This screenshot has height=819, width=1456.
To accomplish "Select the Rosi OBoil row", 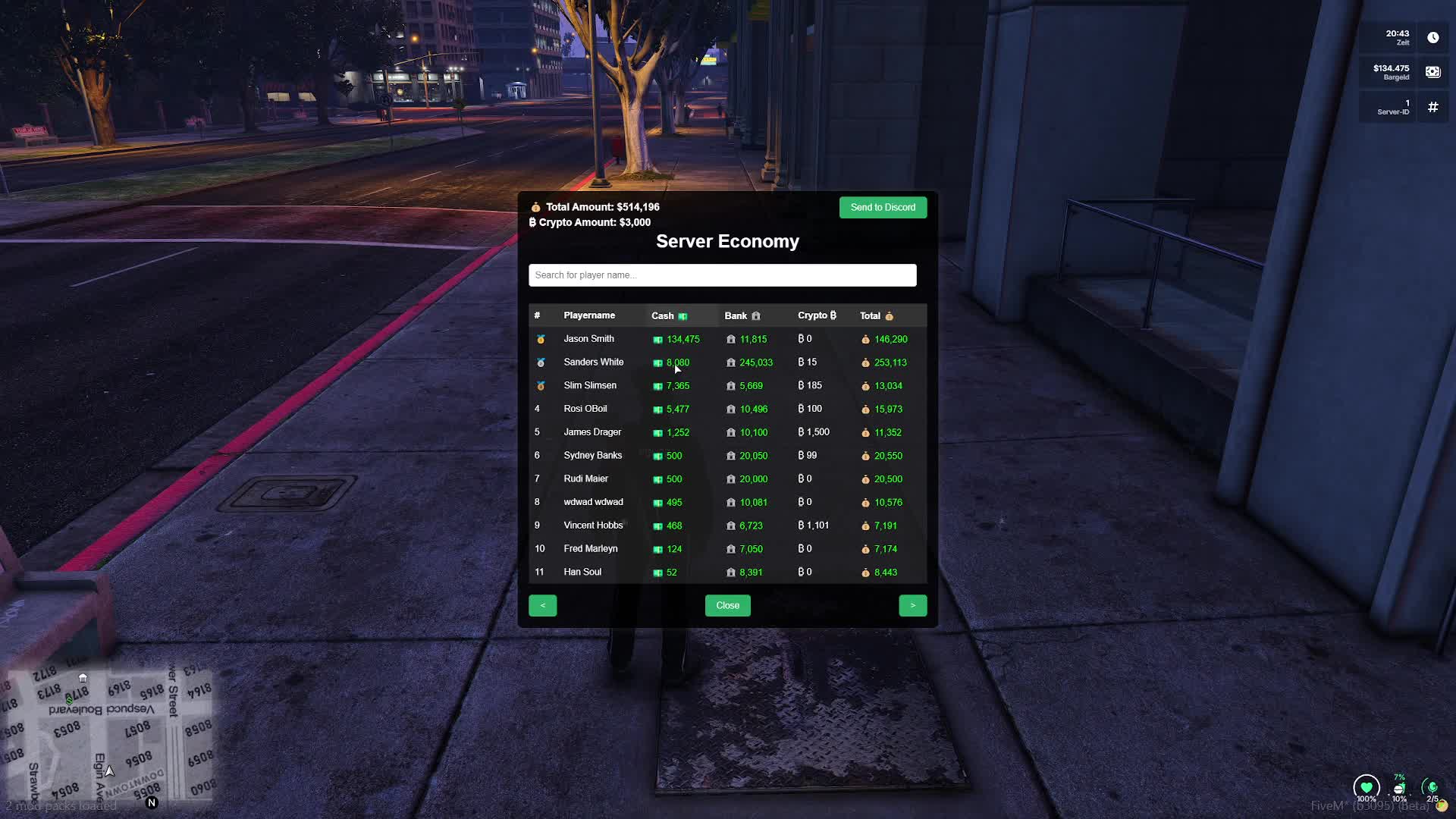I will coord(585,409).
